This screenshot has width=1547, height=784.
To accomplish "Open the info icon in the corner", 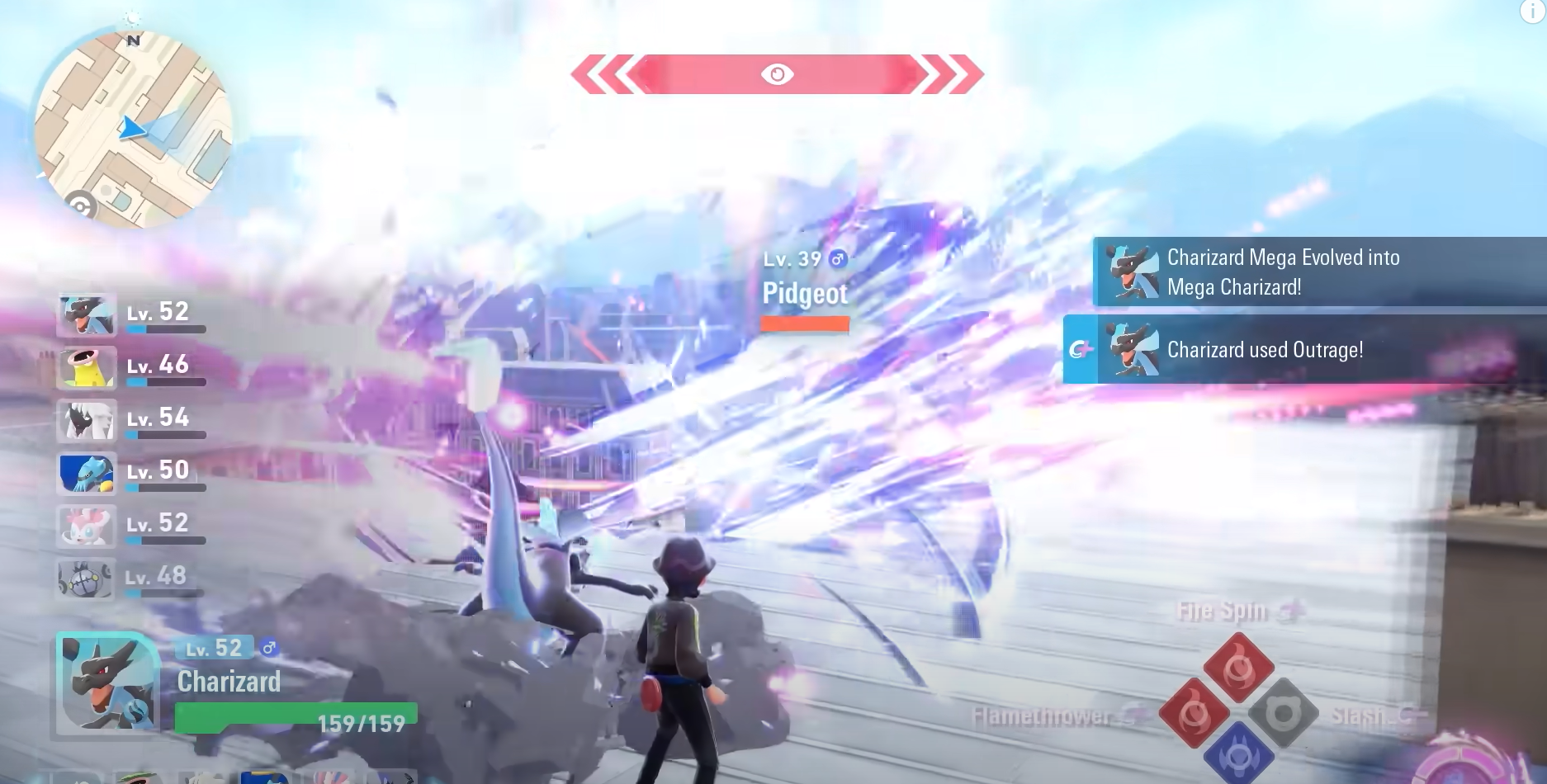I will (x=1533, y=11).
